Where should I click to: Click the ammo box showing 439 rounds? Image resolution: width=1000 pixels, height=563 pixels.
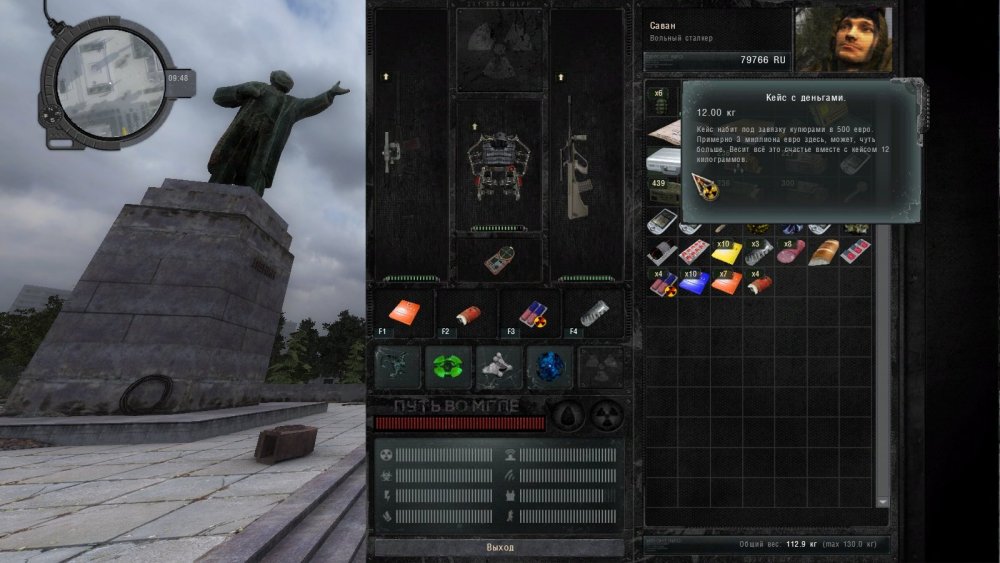click(x=662, y=191)
